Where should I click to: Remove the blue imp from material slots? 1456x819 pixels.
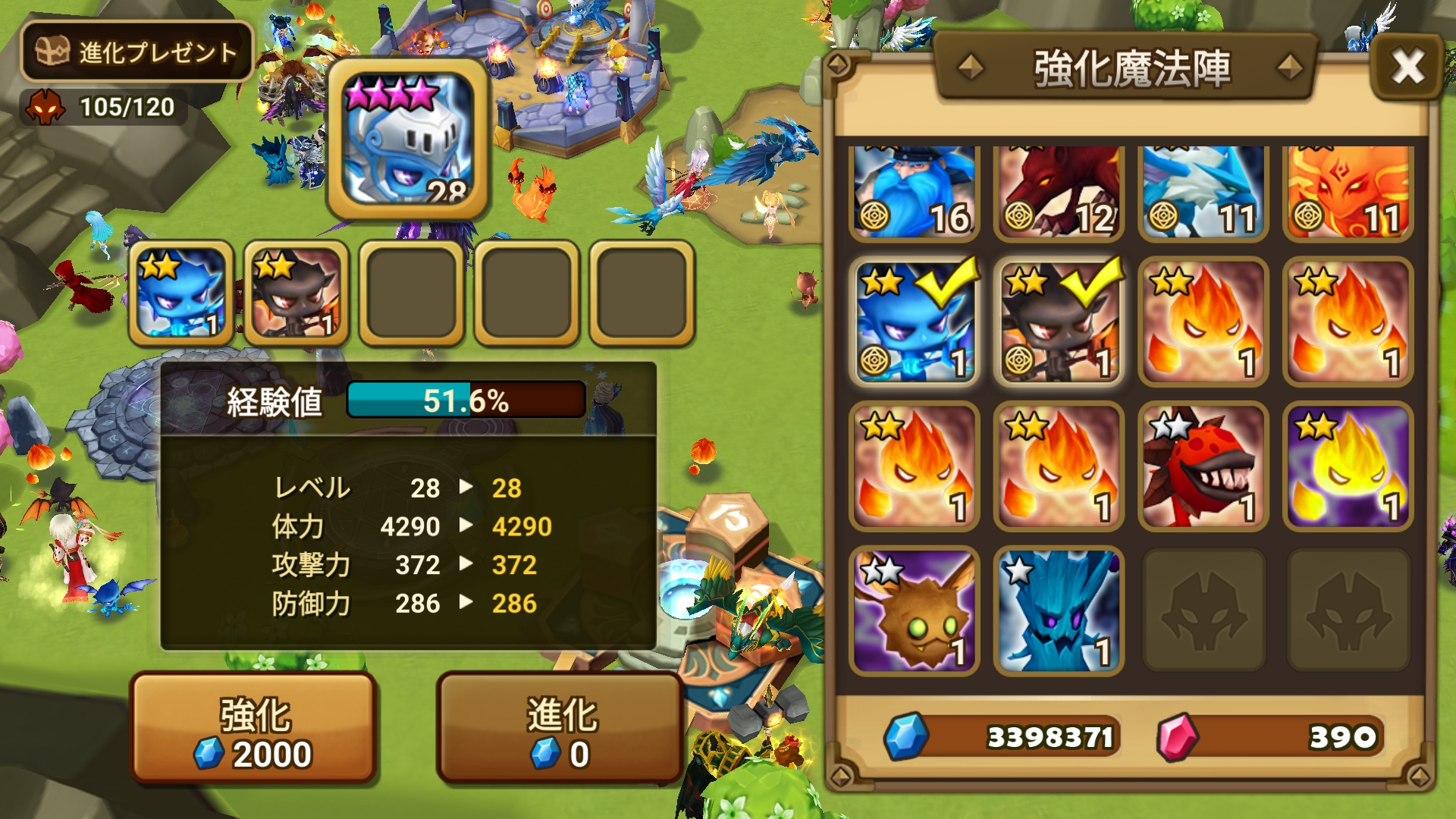pos(180,293)
